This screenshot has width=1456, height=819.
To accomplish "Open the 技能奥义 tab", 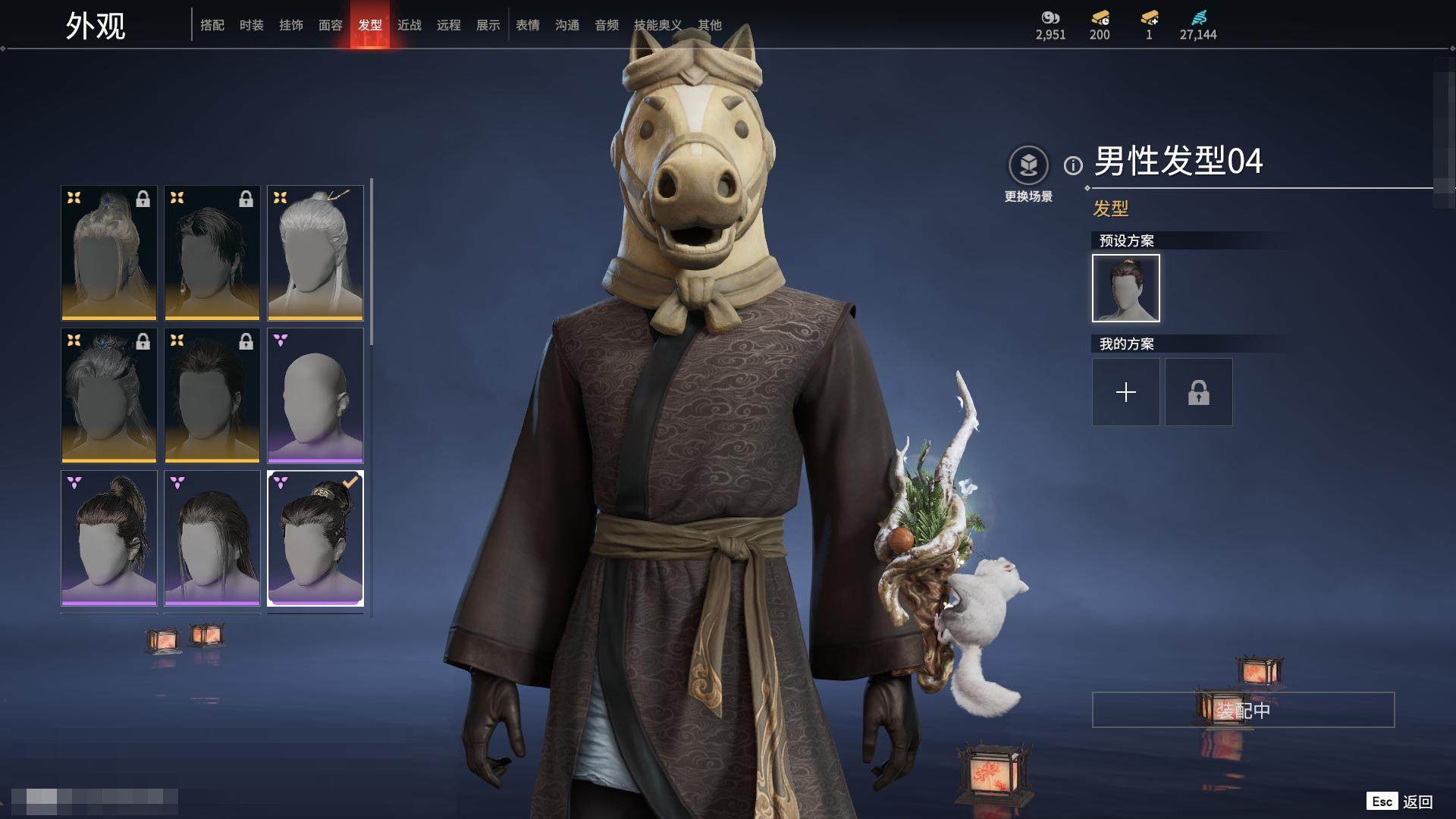I will [x=657, y=25].
